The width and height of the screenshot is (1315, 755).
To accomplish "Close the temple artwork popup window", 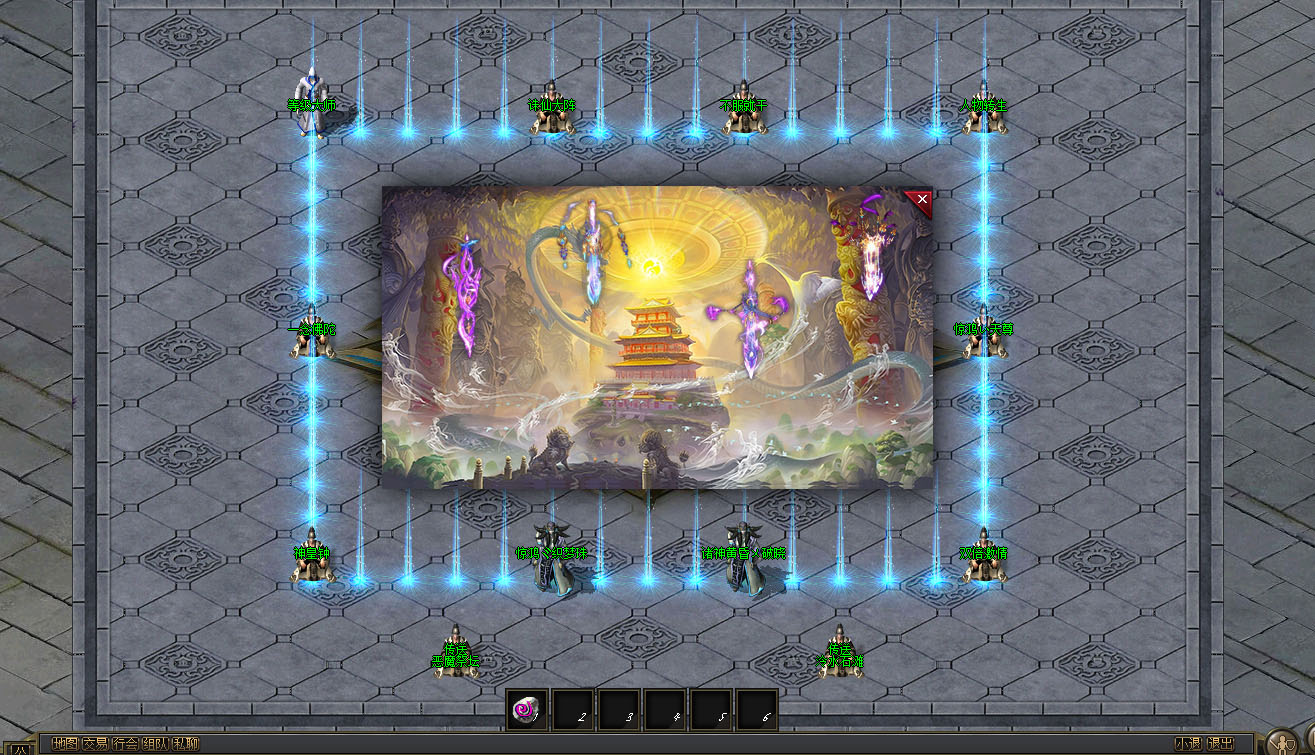I will point(922,200).
